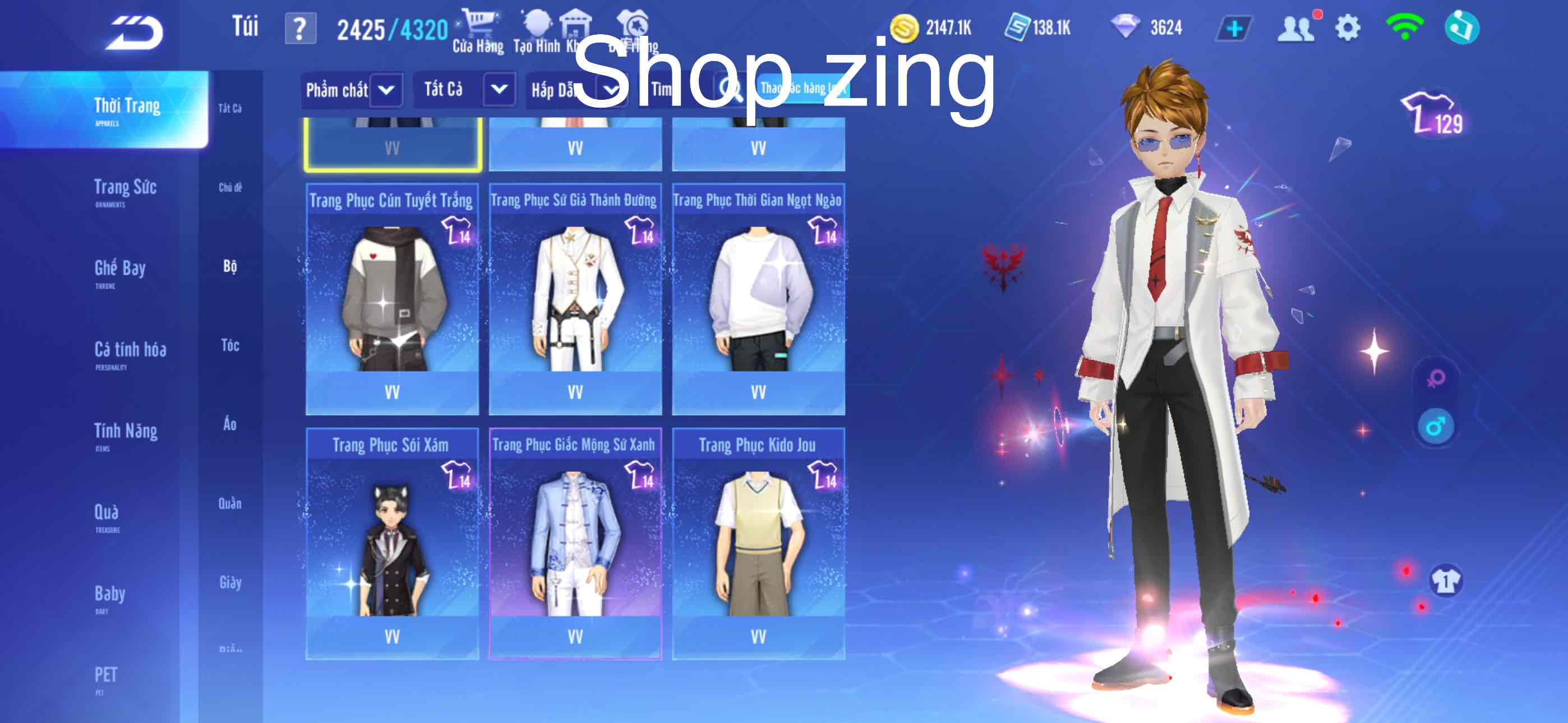This screenshot has width=1568, height=723.
Task: Expand the Tất Cả filter dropdown
Action: [x=465, y=89]
